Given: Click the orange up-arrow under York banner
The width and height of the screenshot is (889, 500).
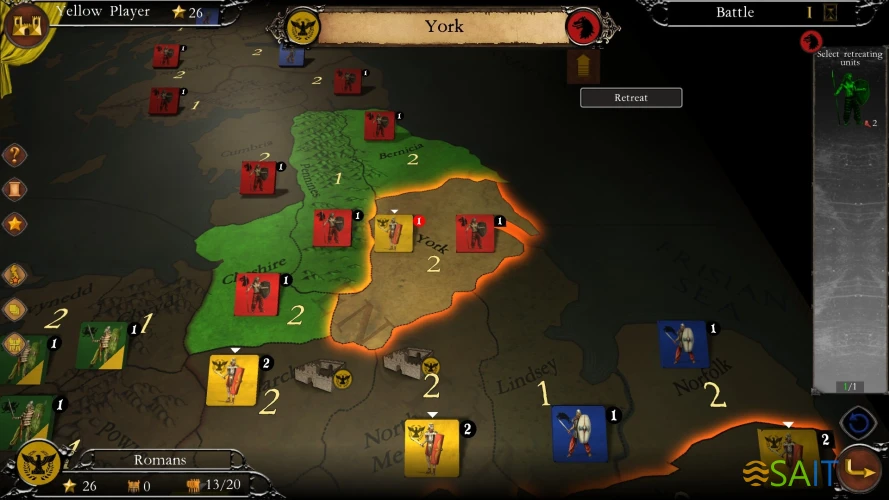Looking at the screenshot, I should (583, 67).
